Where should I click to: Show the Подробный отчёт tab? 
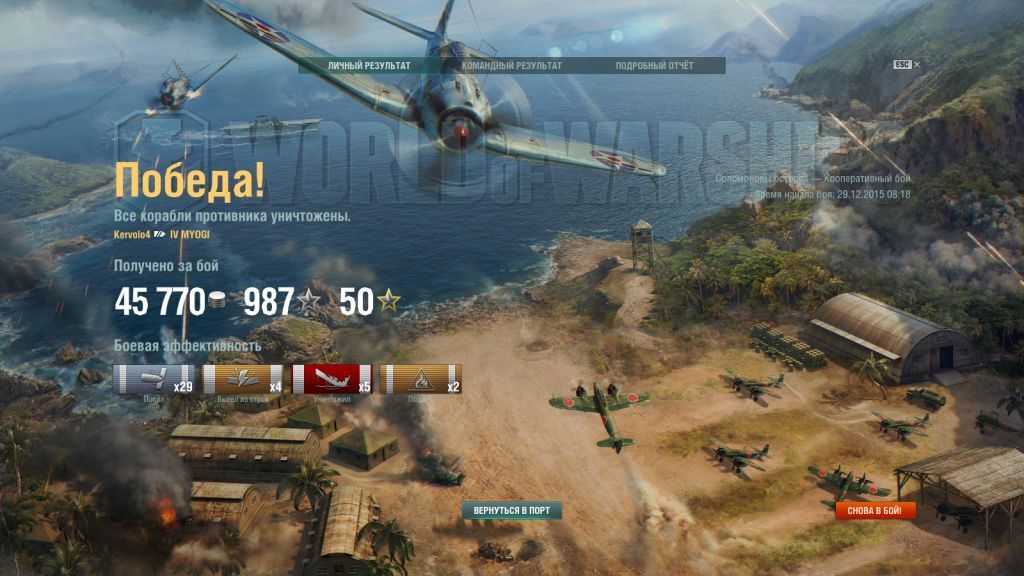tap(655, 66)
